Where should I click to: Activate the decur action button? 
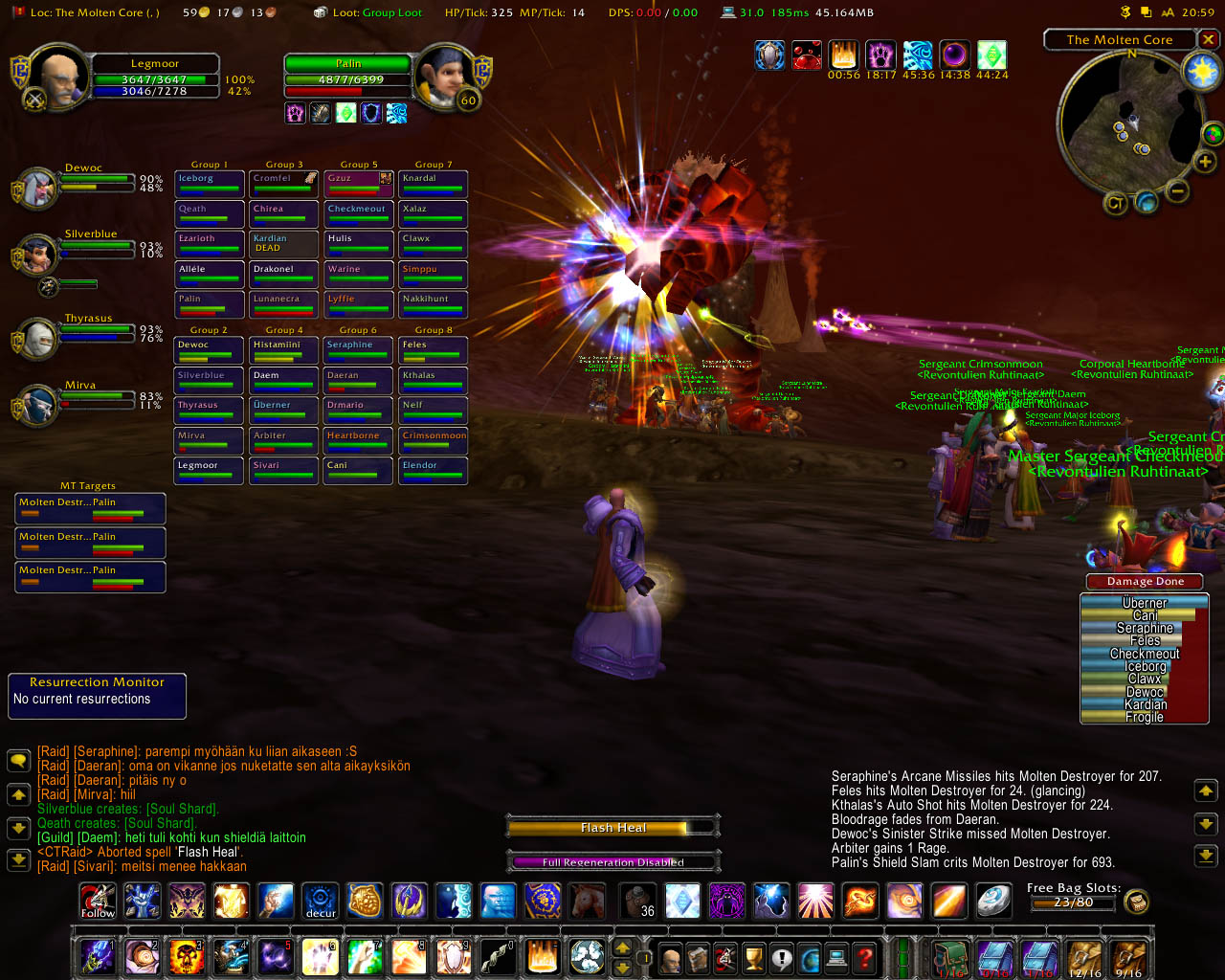321,902
